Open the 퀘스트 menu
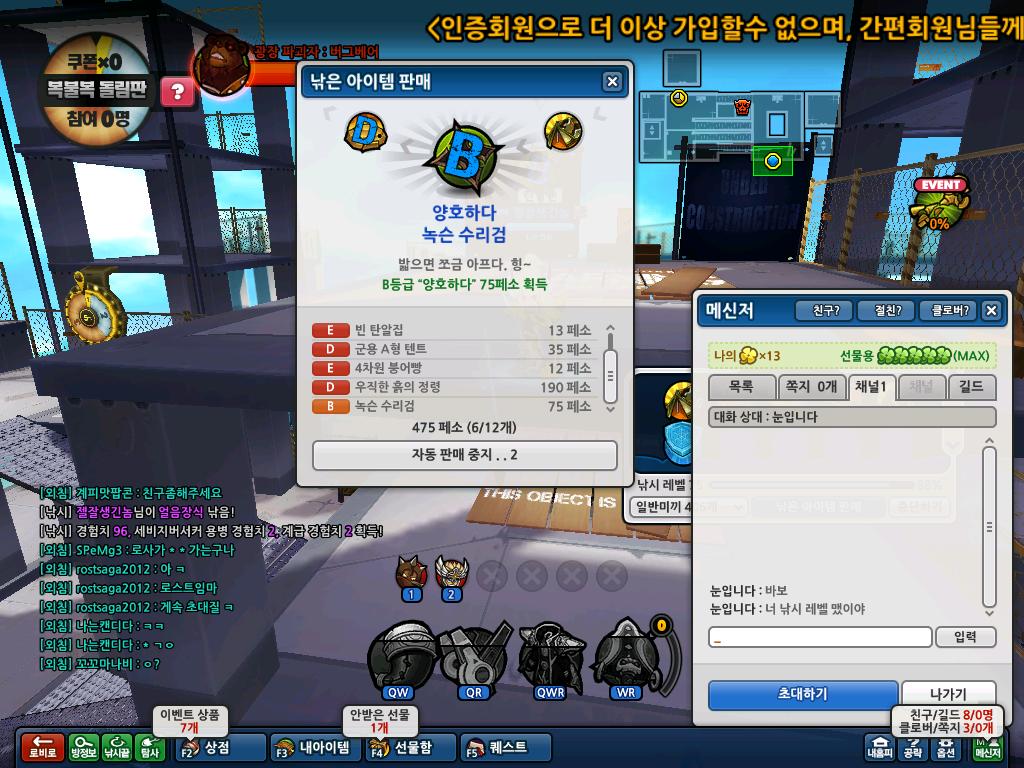 click(507, 747)
